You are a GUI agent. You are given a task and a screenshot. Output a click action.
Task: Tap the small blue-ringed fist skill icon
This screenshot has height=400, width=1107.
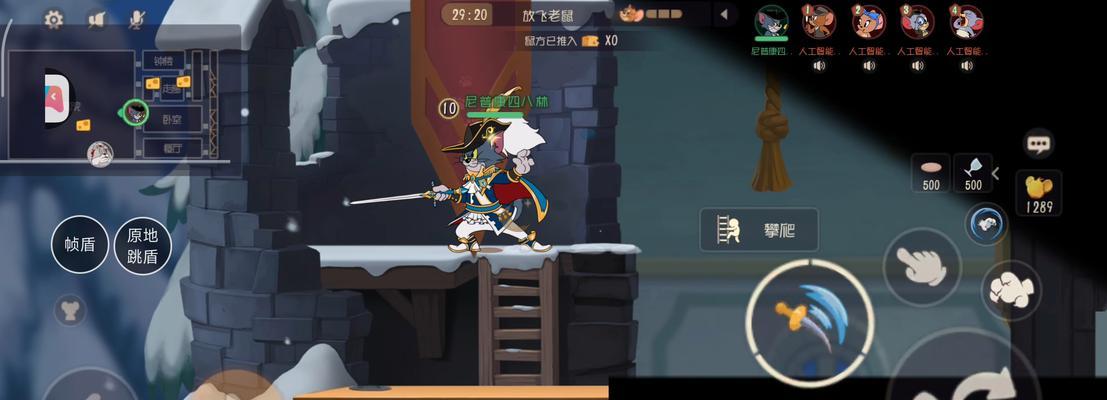coord(987,223)
